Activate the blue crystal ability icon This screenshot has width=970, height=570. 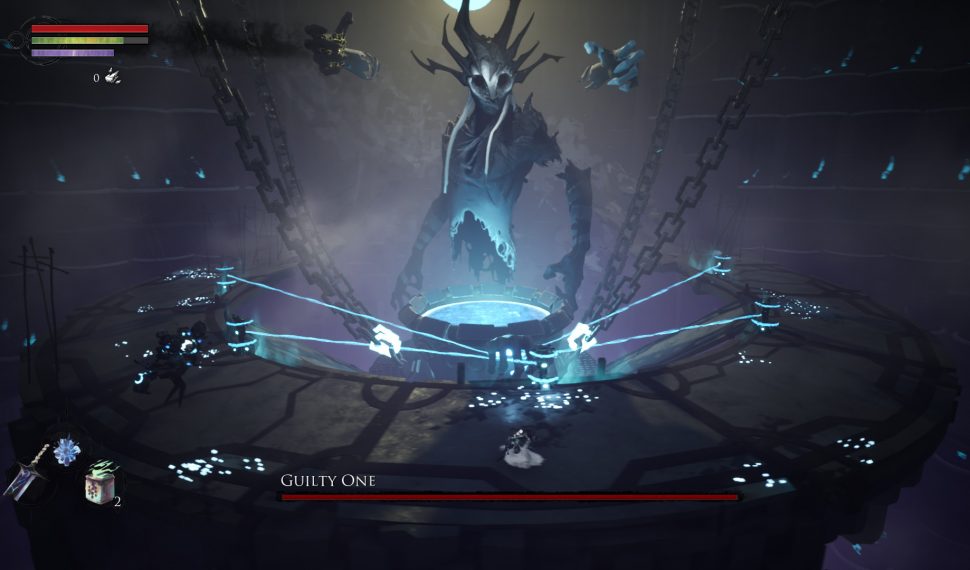[68, 451]
